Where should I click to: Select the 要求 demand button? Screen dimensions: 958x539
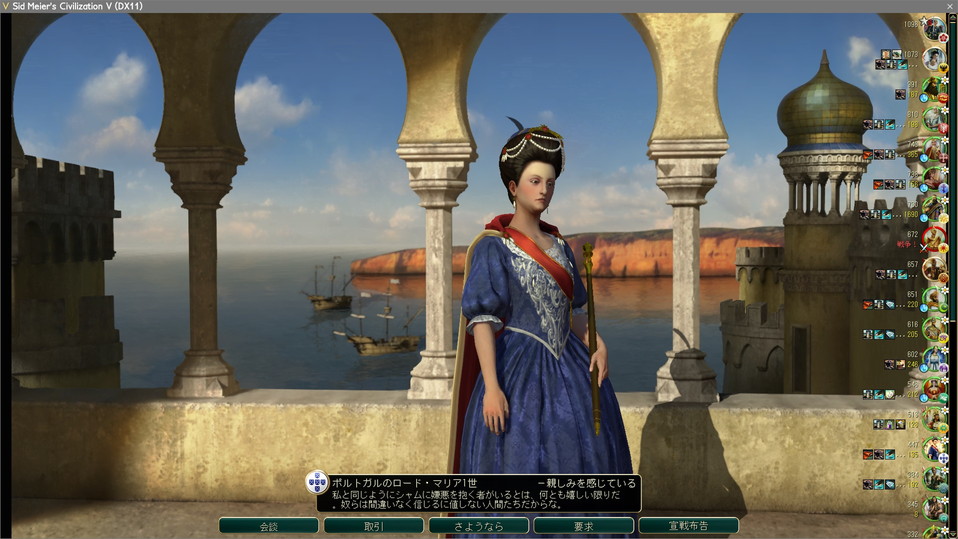(x=583, y=525)
